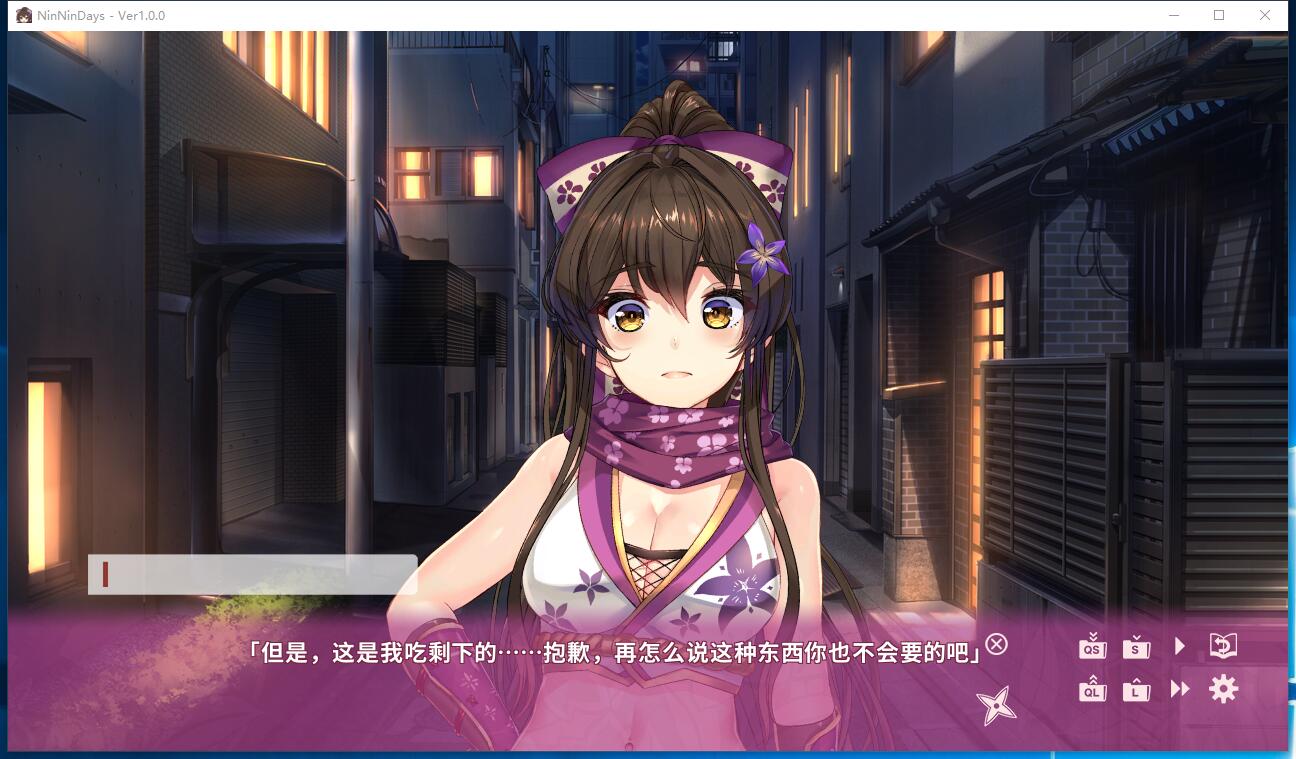Click the title bar reading NinNinDays Ver1.0.0

100,15
